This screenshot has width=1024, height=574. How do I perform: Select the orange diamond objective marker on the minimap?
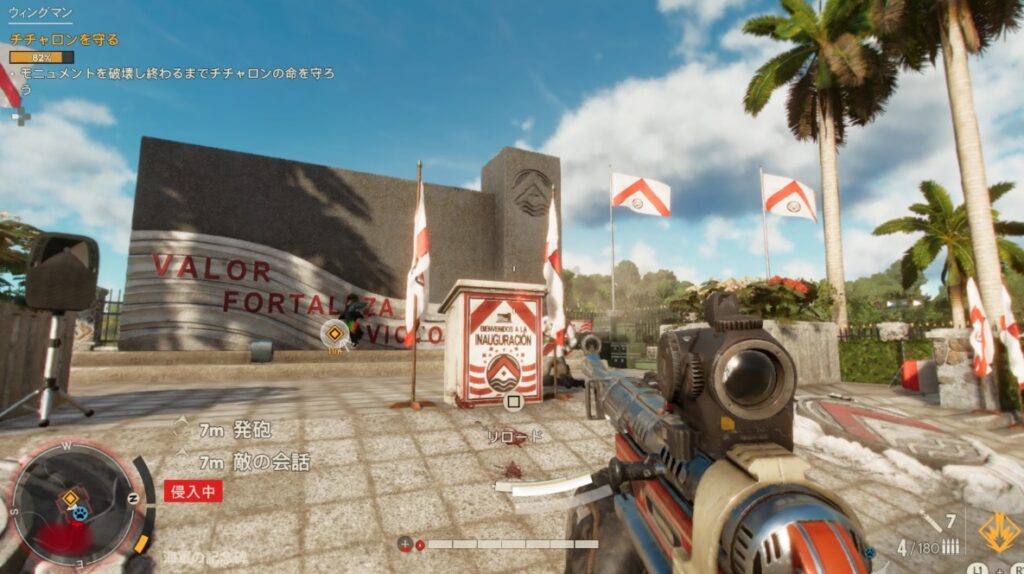pos(70,497)
